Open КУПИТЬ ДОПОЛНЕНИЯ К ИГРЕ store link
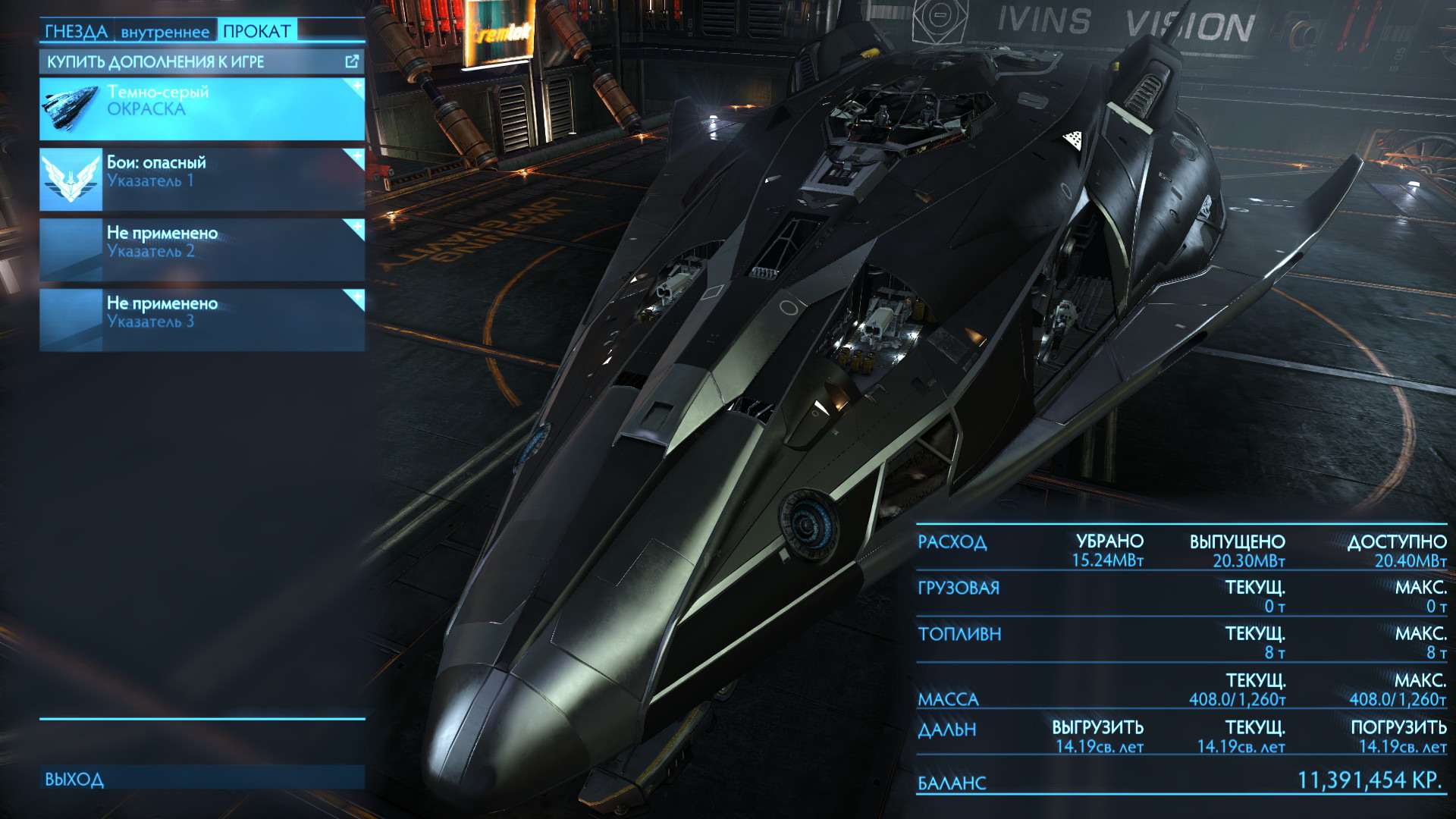 click(202, 62)
